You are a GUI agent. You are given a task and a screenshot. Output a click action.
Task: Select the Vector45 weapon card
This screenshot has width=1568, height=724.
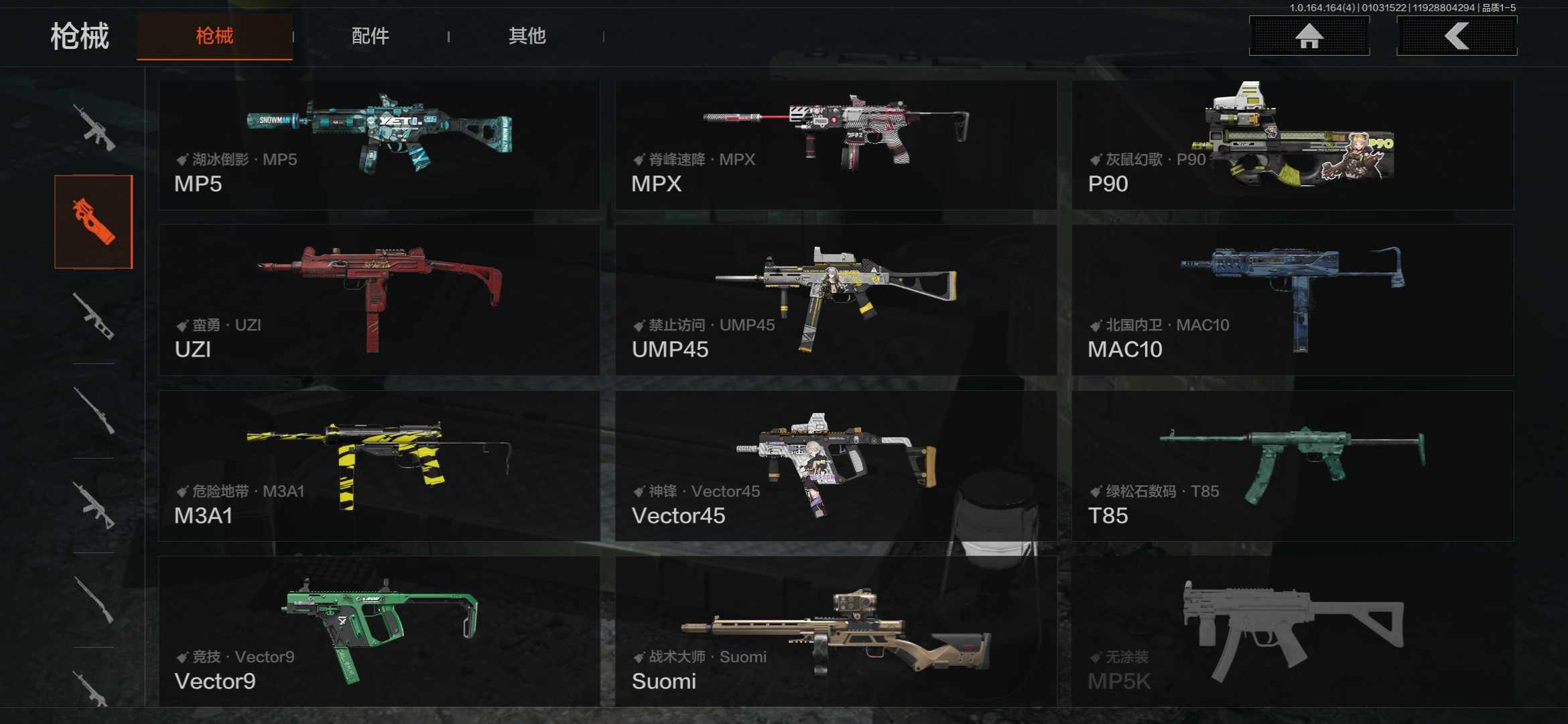pyautogui.click(x=836, y=466)
